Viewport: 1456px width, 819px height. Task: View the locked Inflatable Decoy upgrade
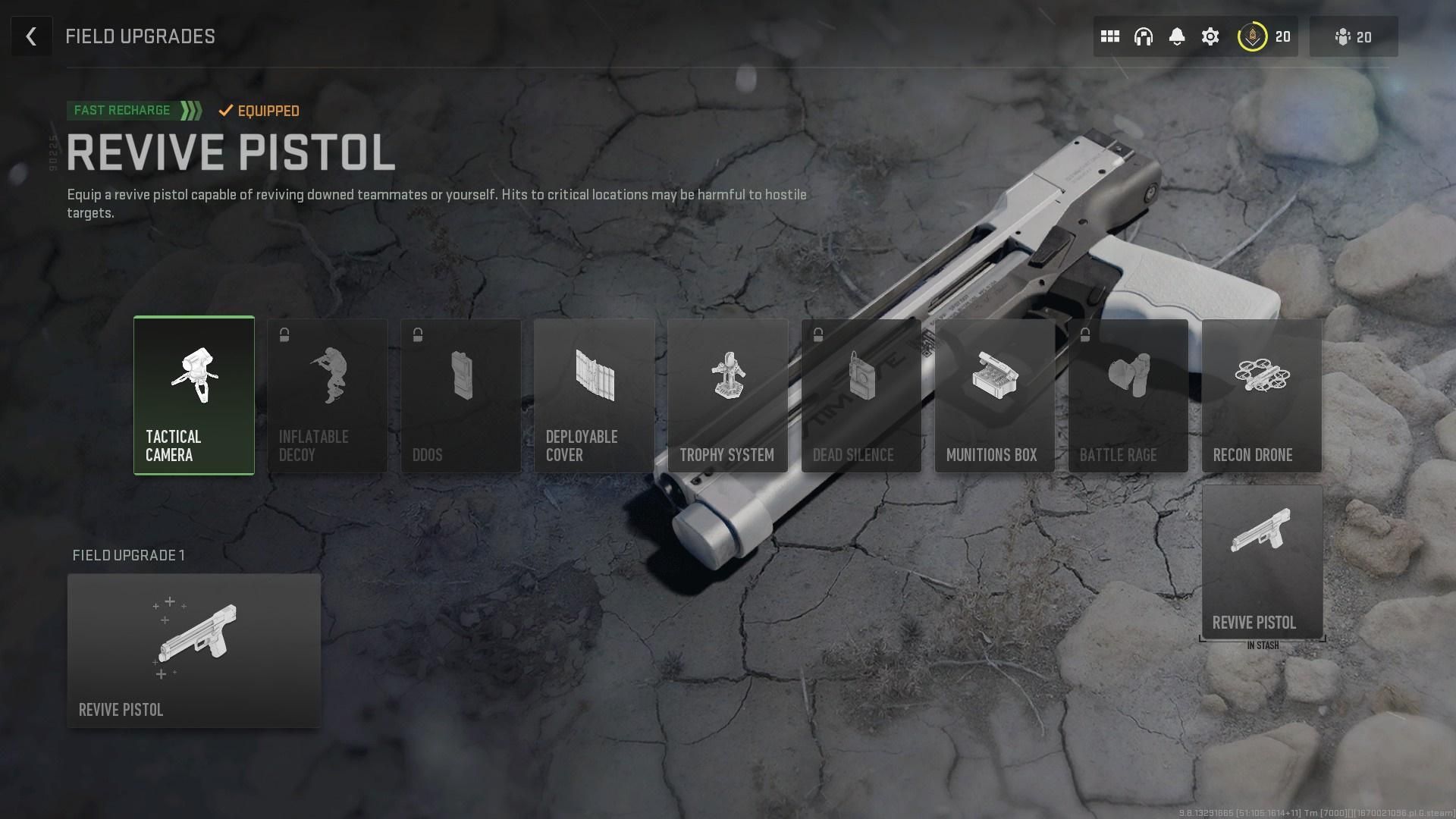pyautogui.click(x=327, y=394)
